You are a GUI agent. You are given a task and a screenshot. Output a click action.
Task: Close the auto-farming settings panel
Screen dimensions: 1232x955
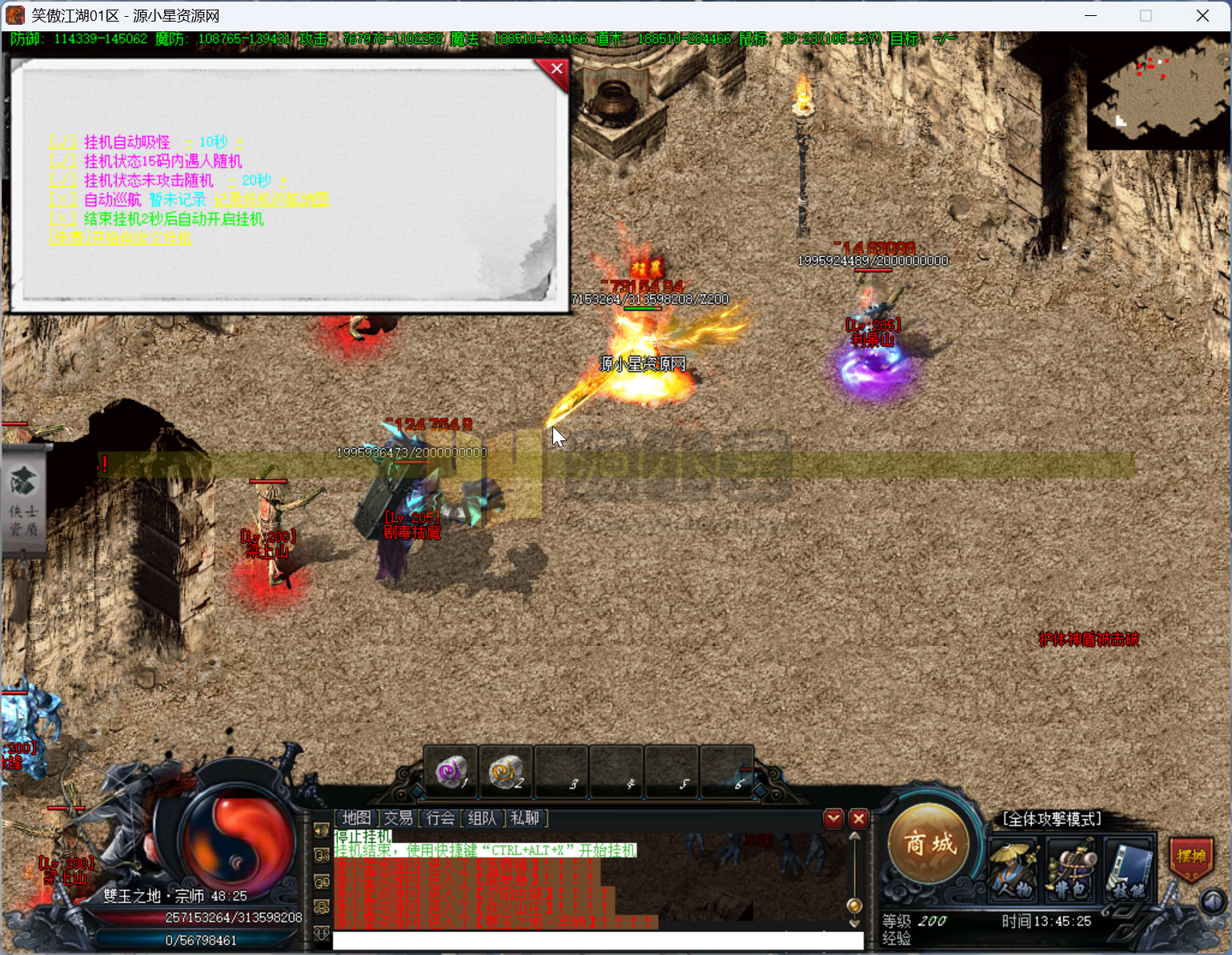pyautogui.click(x=556, y=70)
